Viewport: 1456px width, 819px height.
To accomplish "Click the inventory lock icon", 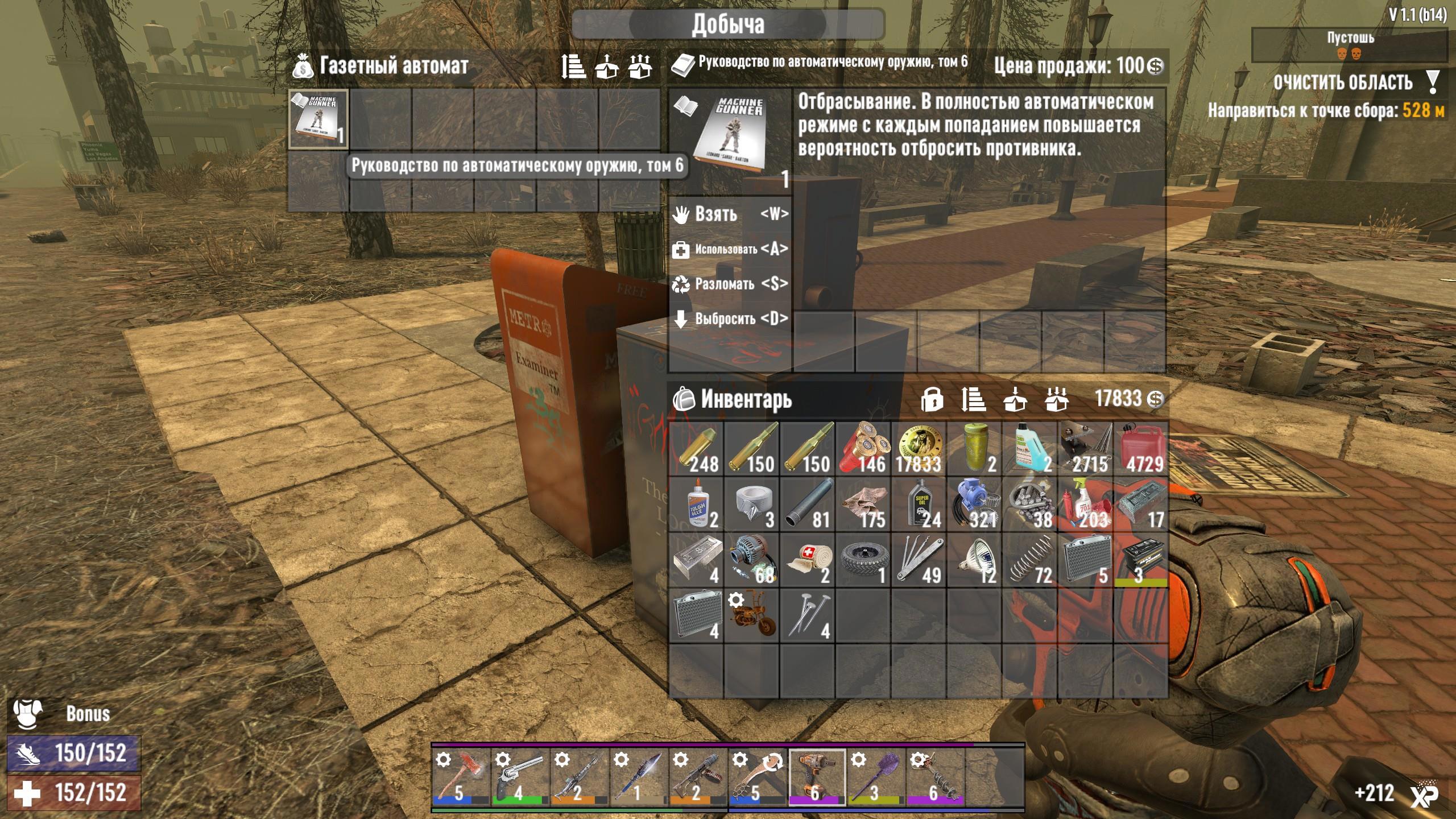I will point(932,400).
